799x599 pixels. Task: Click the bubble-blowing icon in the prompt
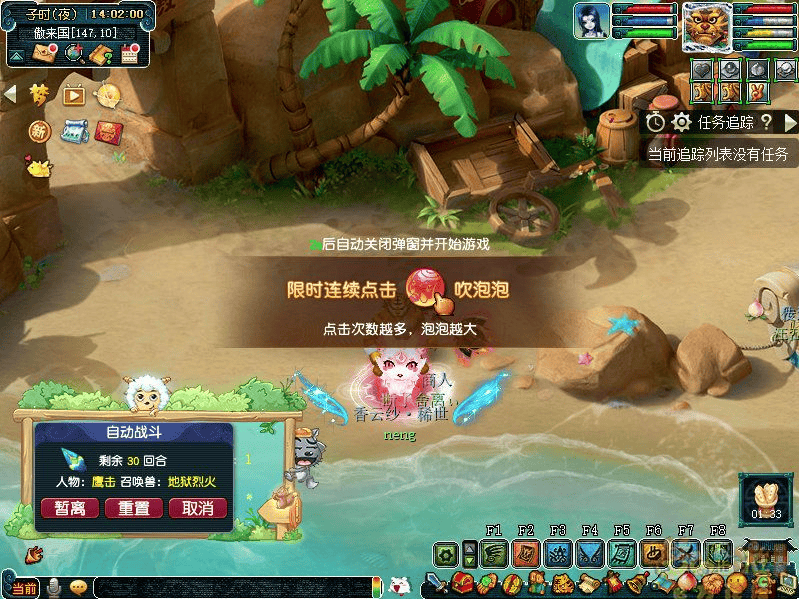coord(425,290)
